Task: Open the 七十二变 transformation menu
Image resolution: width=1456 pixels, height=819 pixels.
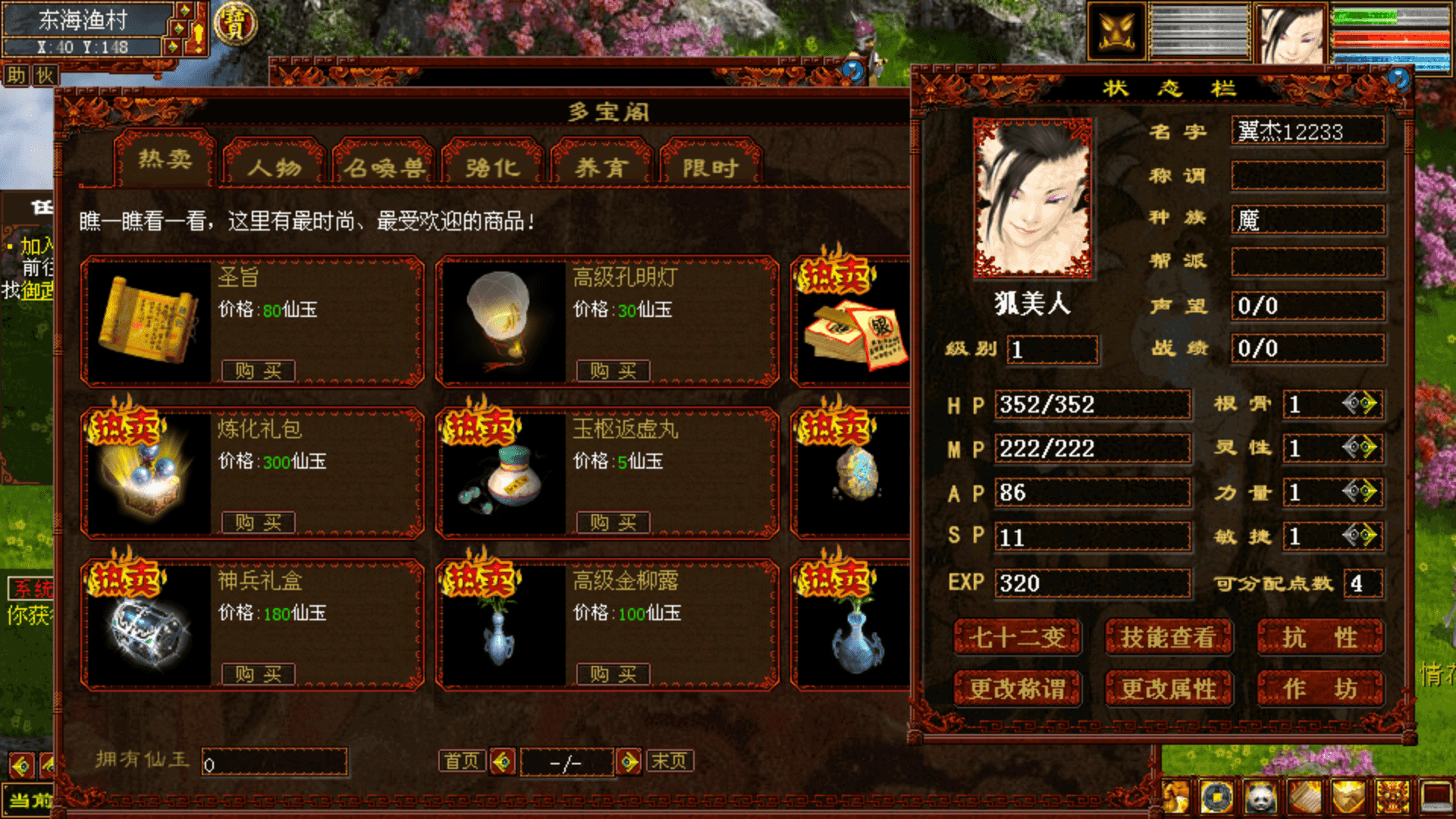Action: point(1017,638)
